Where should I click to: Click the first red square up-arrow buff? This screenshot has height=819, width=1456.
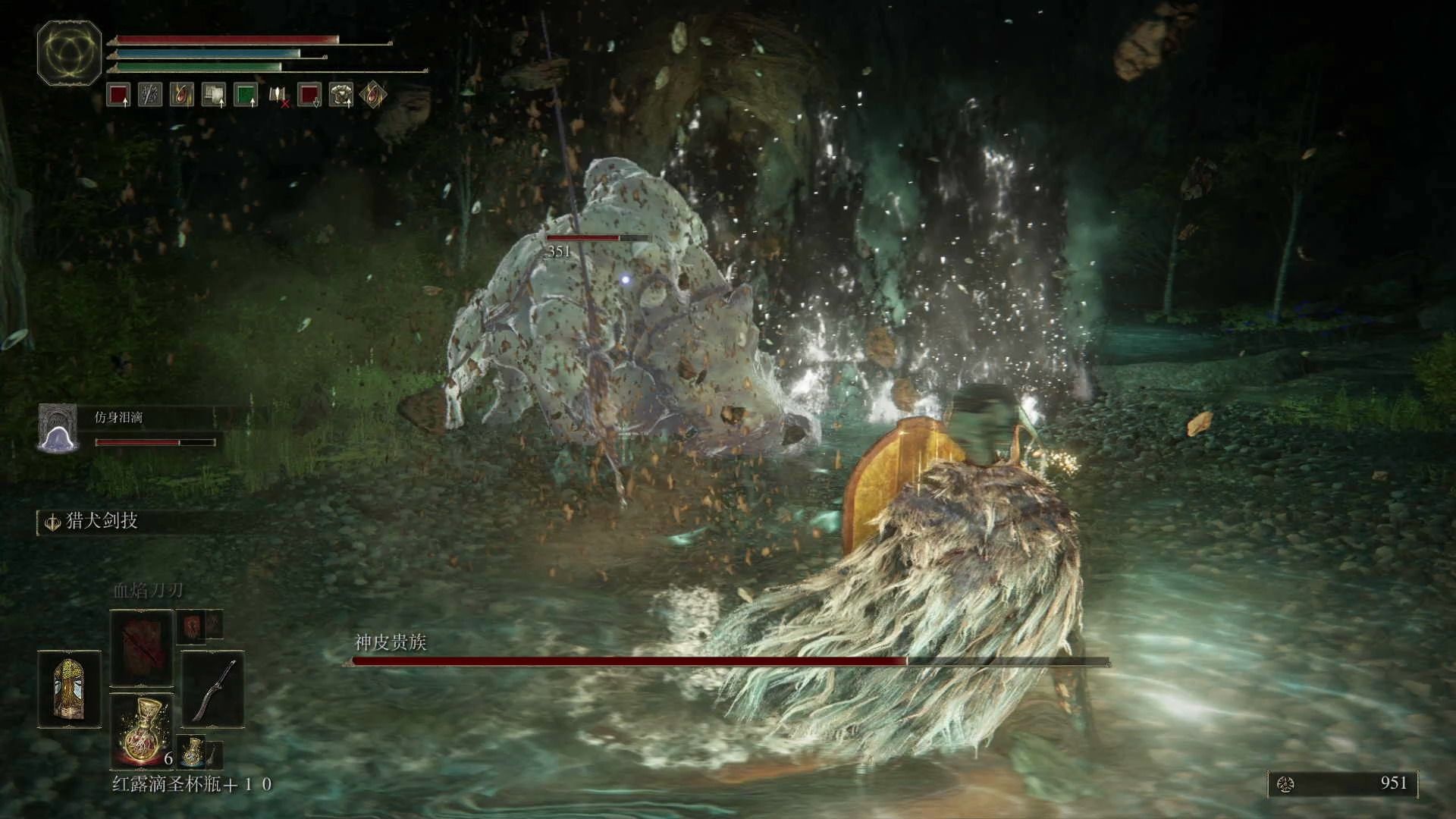point(118,96)
